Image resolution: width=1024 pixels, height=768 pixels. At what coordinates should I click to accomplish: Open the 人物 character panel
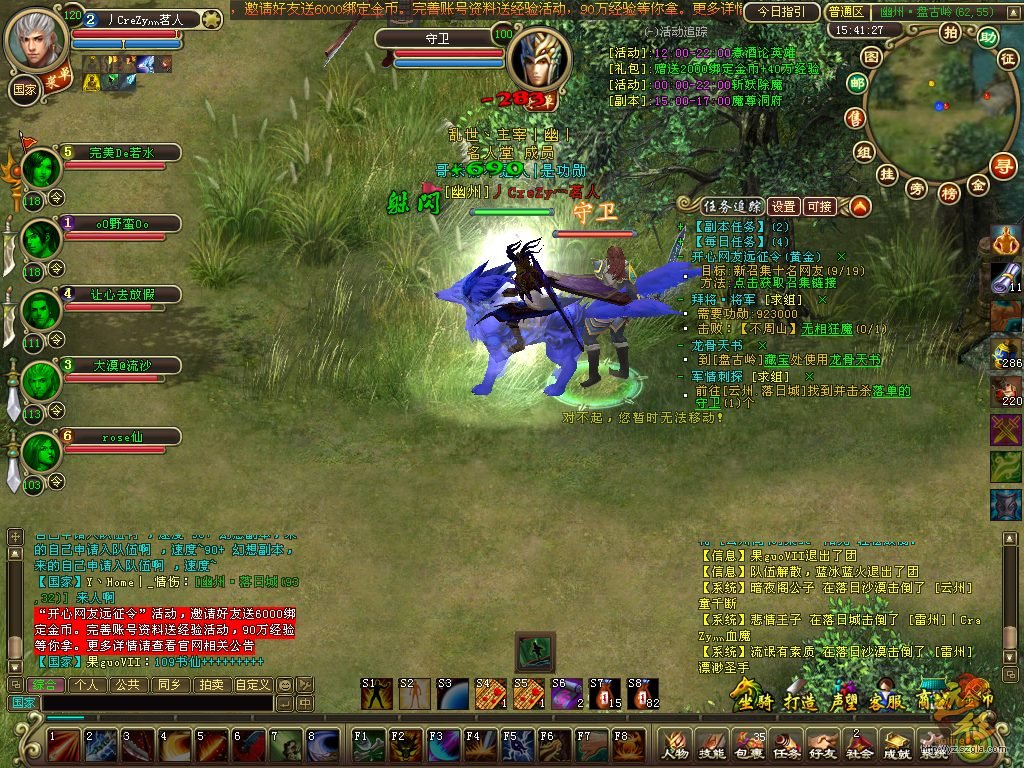pyautogui.click(x=674, y=743)
